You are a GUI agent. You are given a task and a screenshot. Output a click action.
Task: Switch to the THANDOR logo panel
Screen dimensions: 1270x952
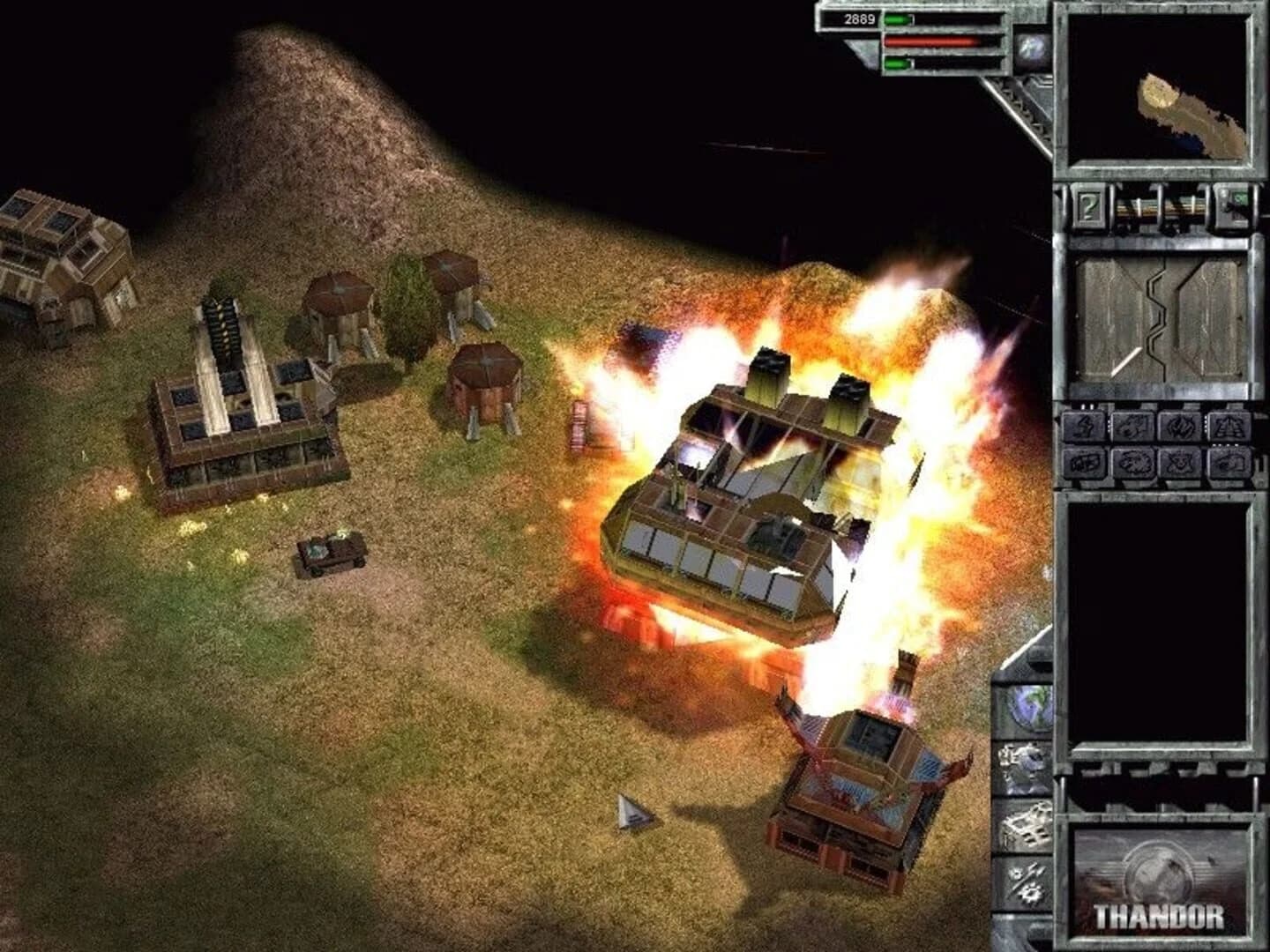1162,881
